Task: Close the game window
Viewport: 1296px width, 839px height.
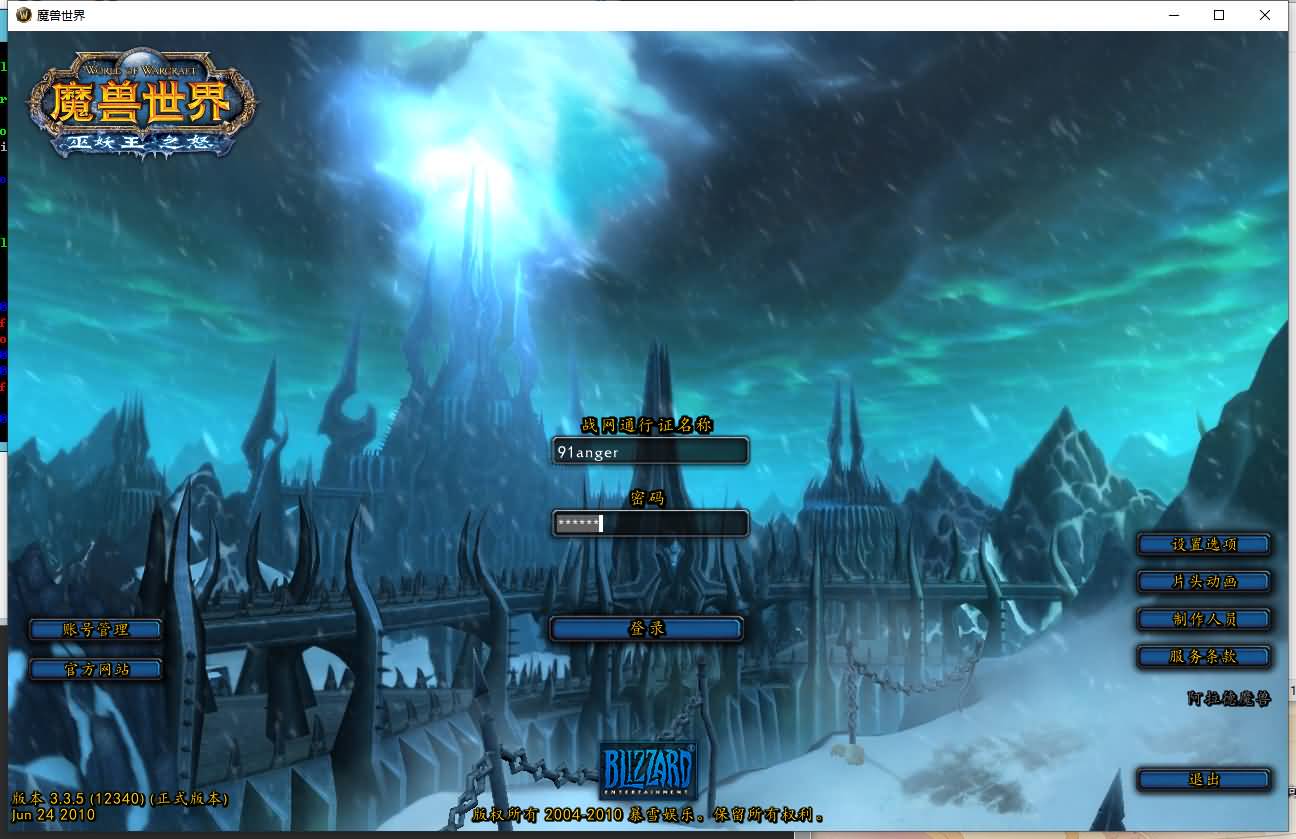Action: (1265, 15)
